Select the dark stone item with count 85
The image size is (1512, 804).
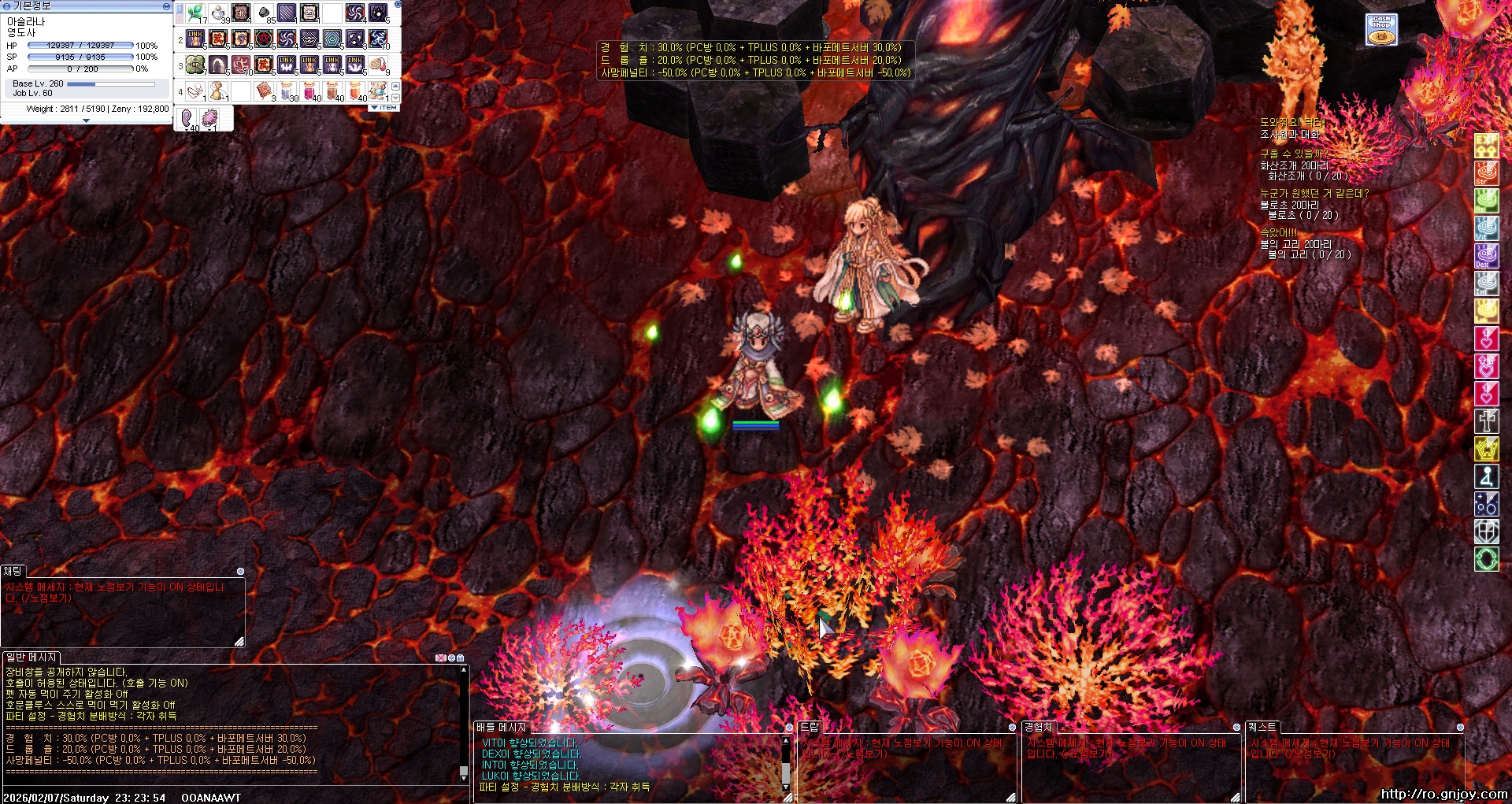(x=265, y=13)
